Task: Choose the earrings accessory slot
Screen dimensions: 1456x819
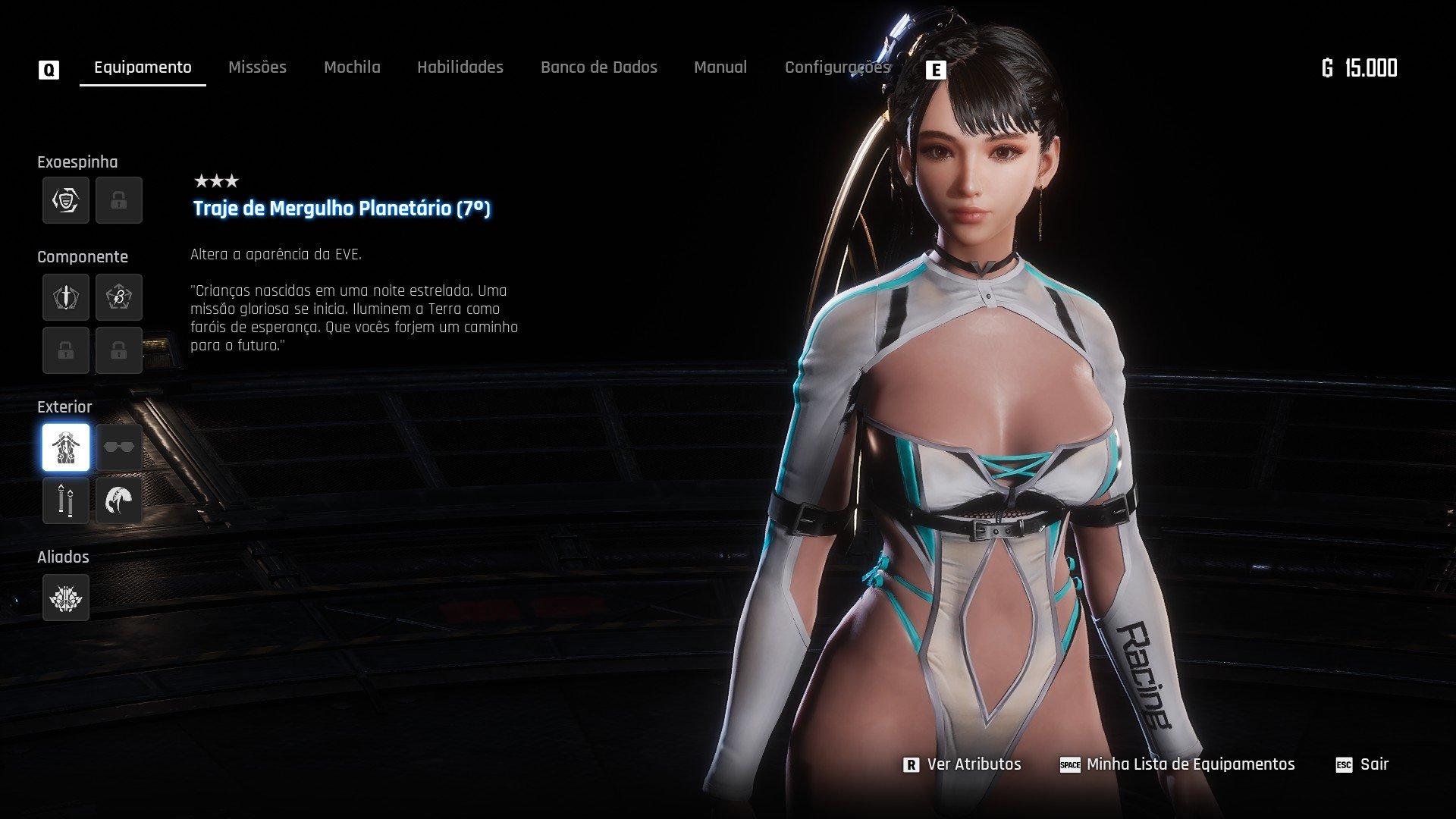Action: 66,500
